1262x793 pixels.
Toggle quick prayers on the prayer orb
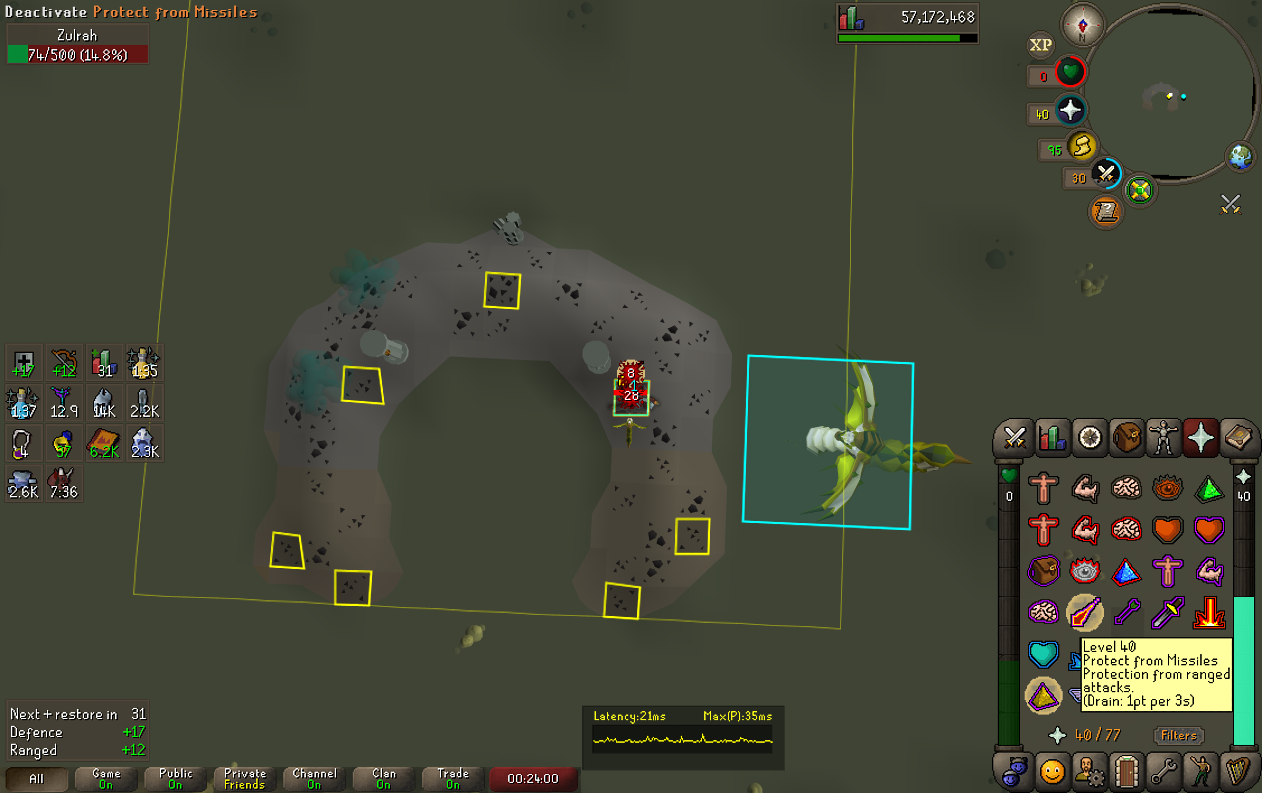(x=1070, y=111)
